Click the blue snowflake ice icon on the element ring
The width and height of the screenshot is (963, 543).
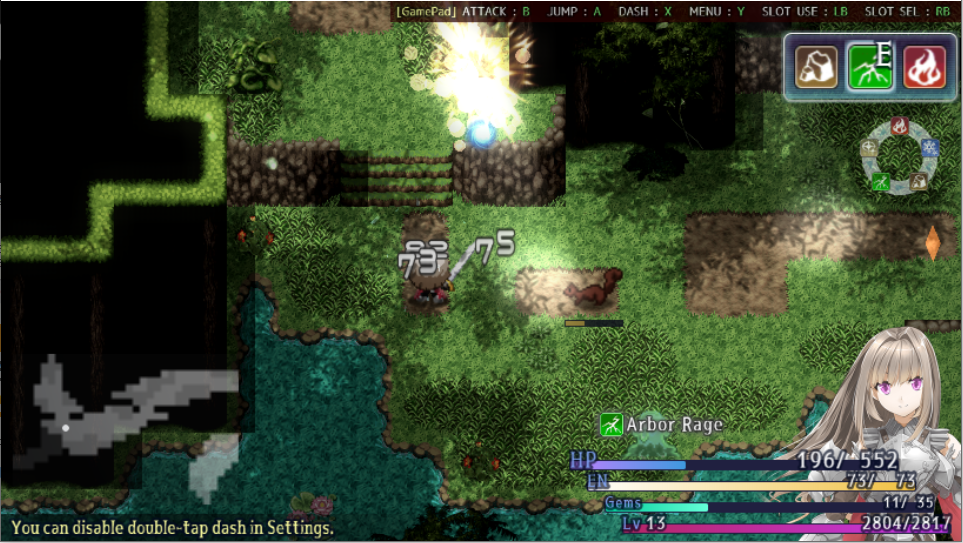(929, 148)
